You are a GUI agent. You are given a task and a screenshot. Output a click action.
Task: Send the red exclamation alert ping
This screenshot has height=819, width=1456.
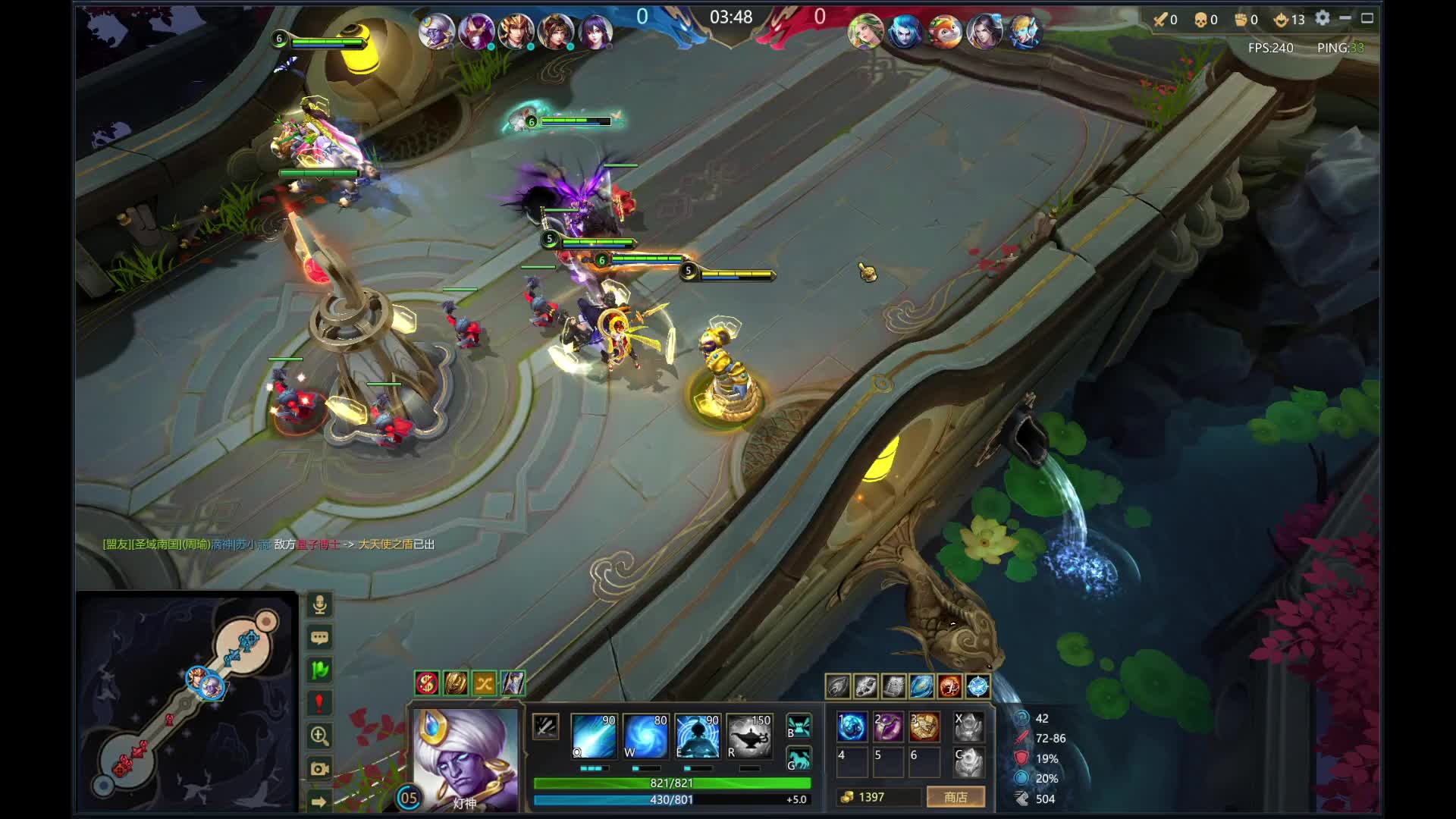click(319, 703)
